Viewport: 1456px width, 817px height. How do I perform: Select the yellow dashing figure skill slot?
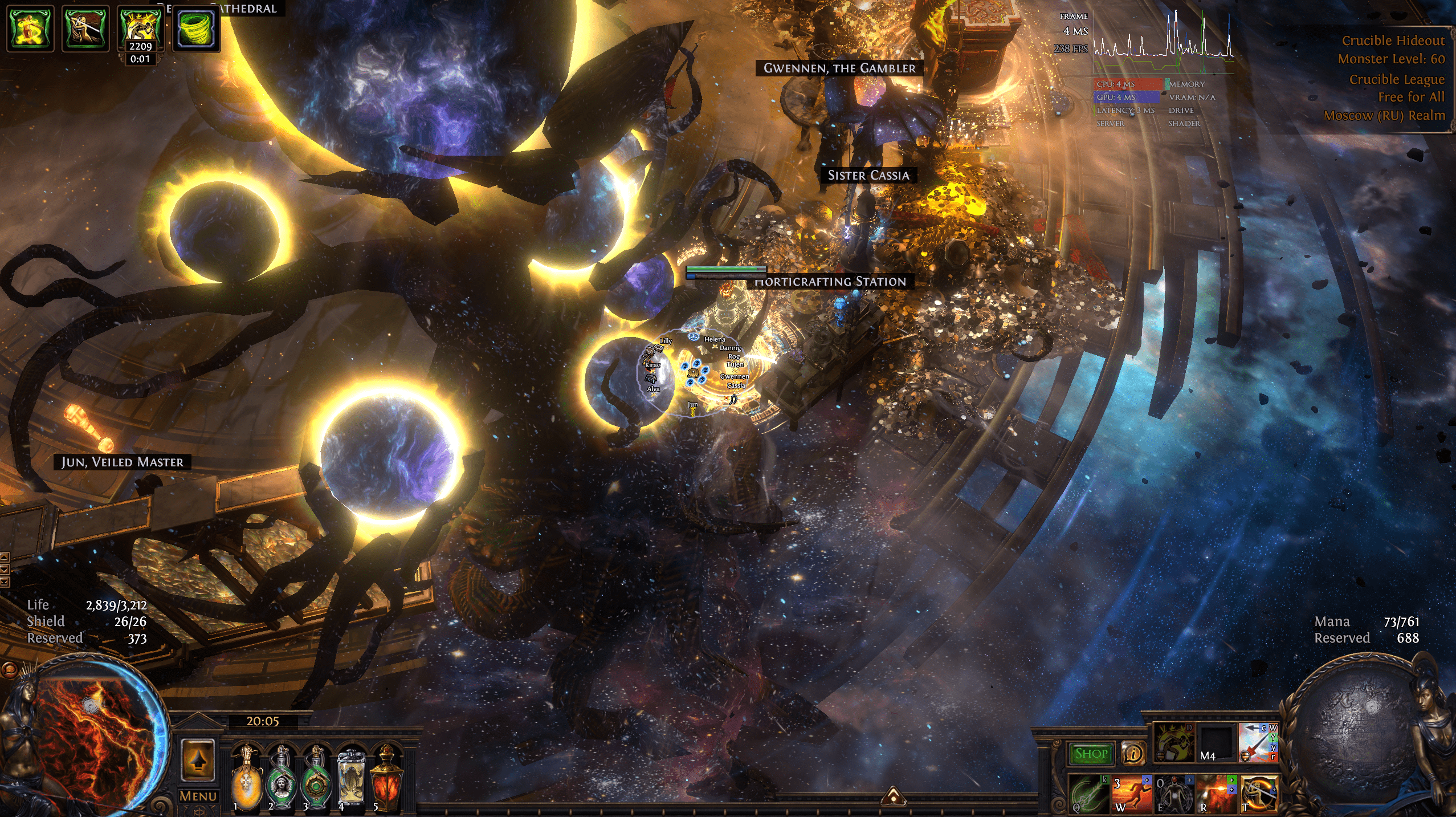[1173, 743]
